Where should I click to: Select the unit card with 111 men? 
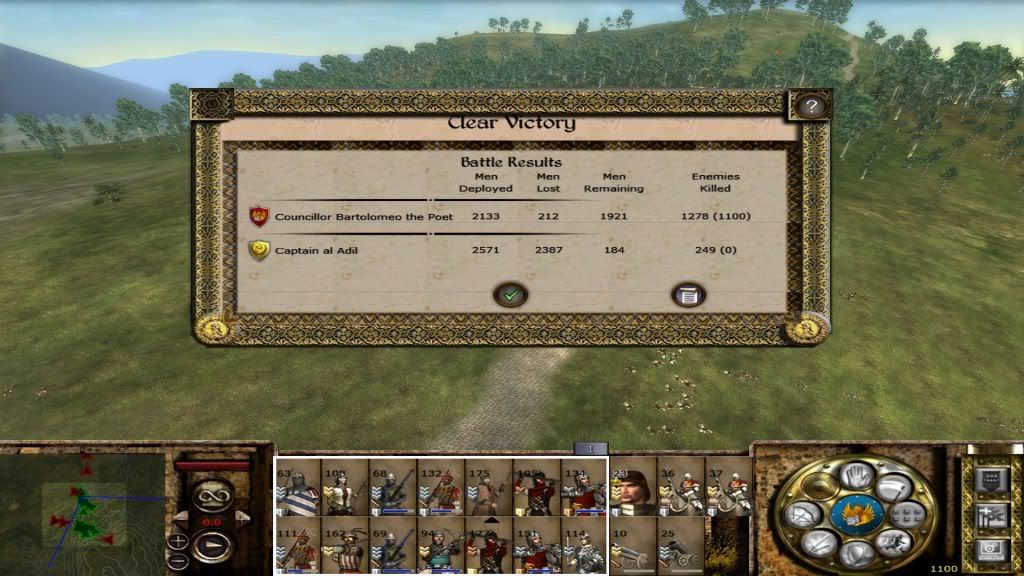[298, 545]
